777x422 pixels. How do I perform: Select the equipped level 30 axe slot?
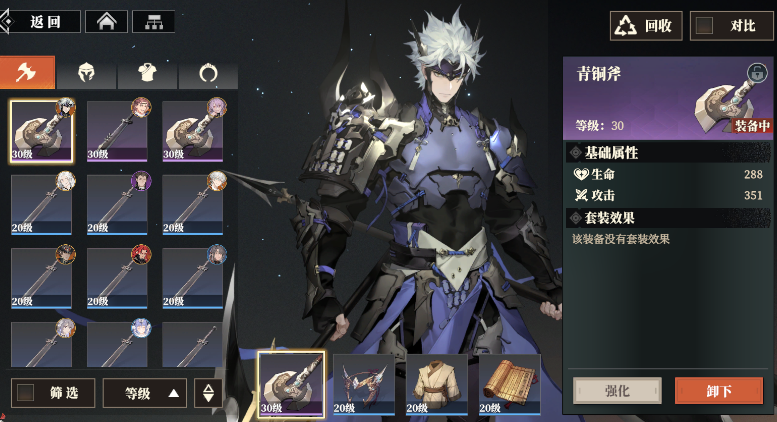pos(291,383)
